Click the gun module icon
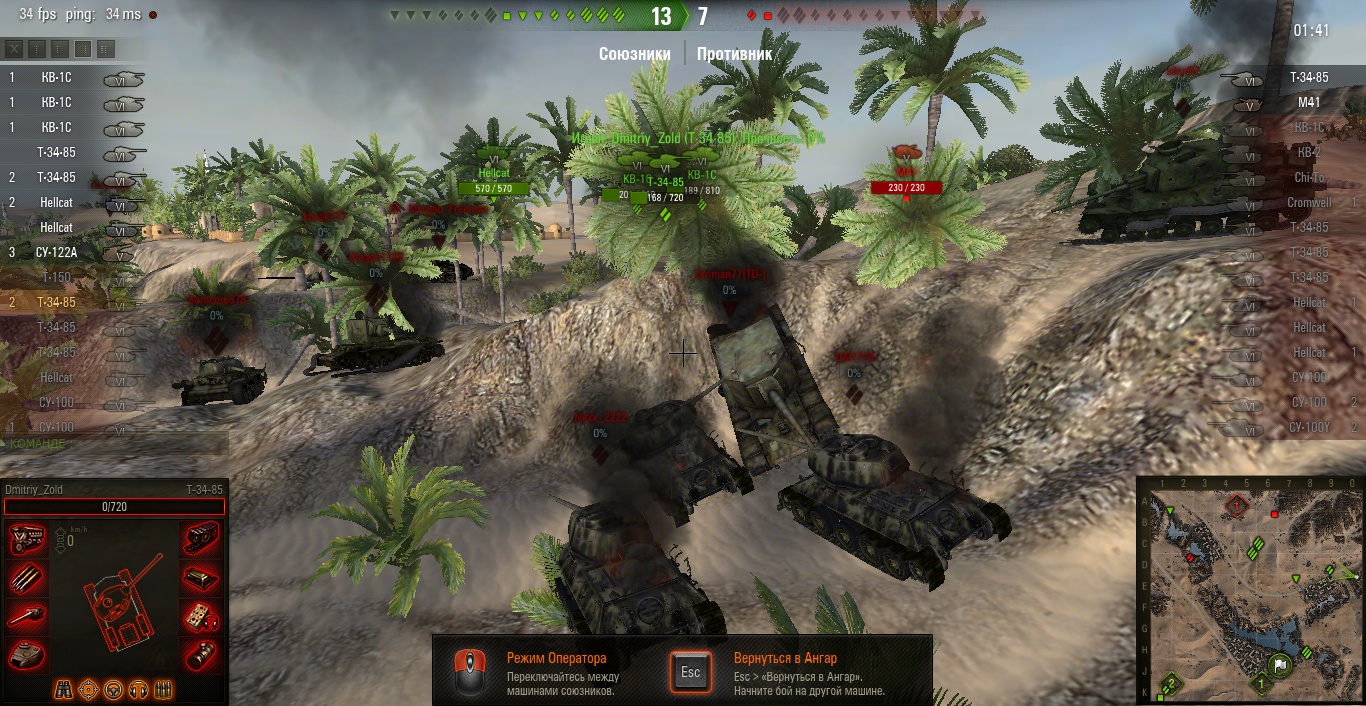Screen dimensions: 1366x706 point(27,616)
